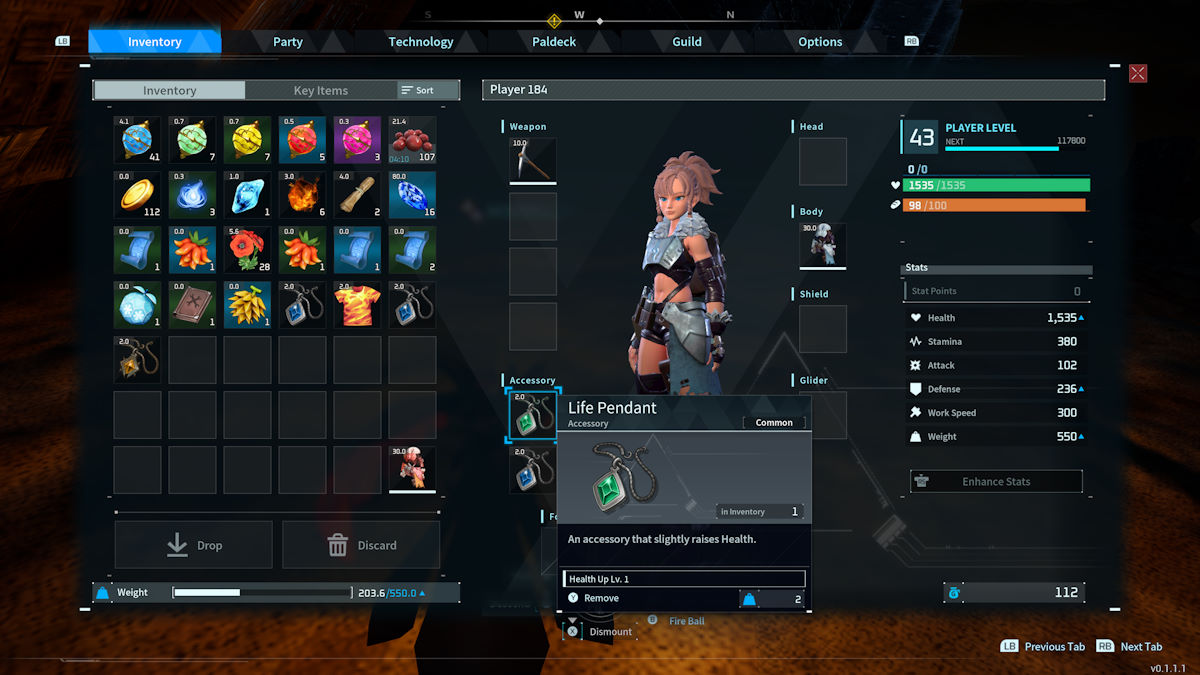Select the equipped Life Pendant accessory
Viewport: 1200px width, 675px height.
[x=532, y=415]
